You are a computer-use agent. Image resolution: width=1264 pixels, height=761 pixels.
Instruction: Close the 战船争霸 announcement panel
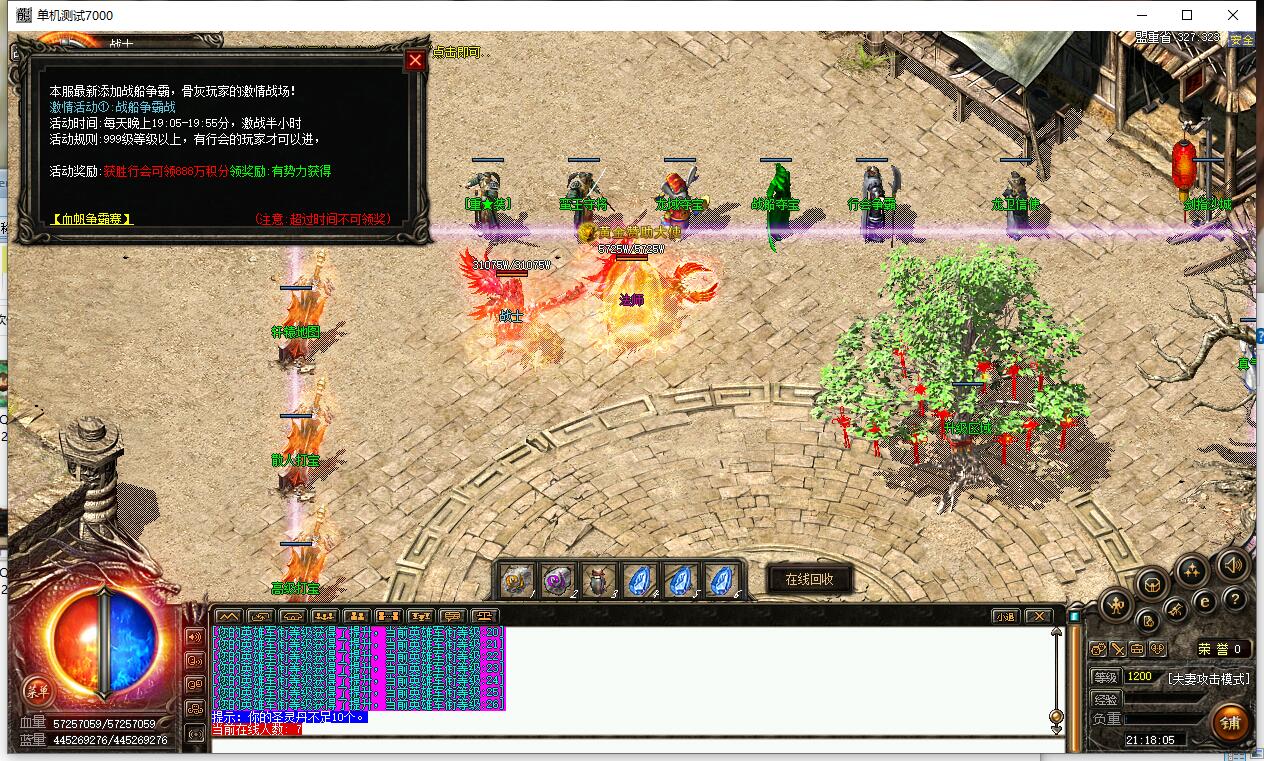415,60
